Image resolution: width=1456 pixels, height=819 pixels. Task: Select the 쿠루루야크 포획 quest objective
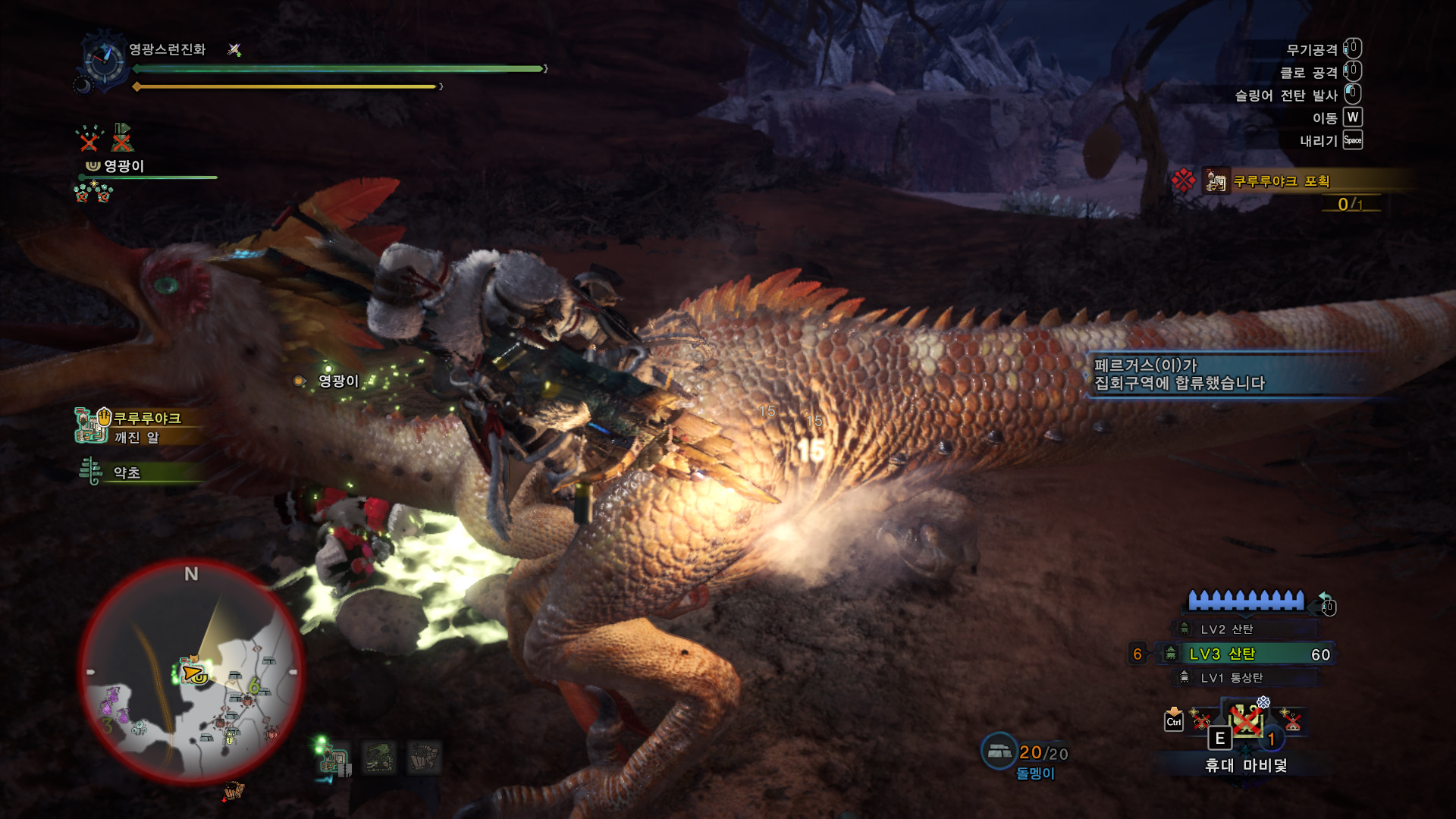pos(1282,181)
